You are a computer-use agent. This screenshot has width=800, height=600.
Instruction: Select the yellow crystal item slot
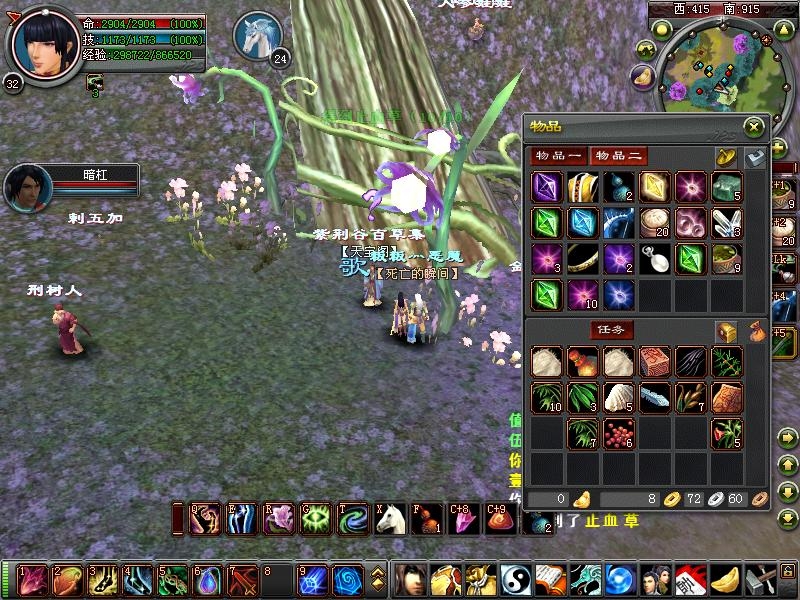(654, 187)
